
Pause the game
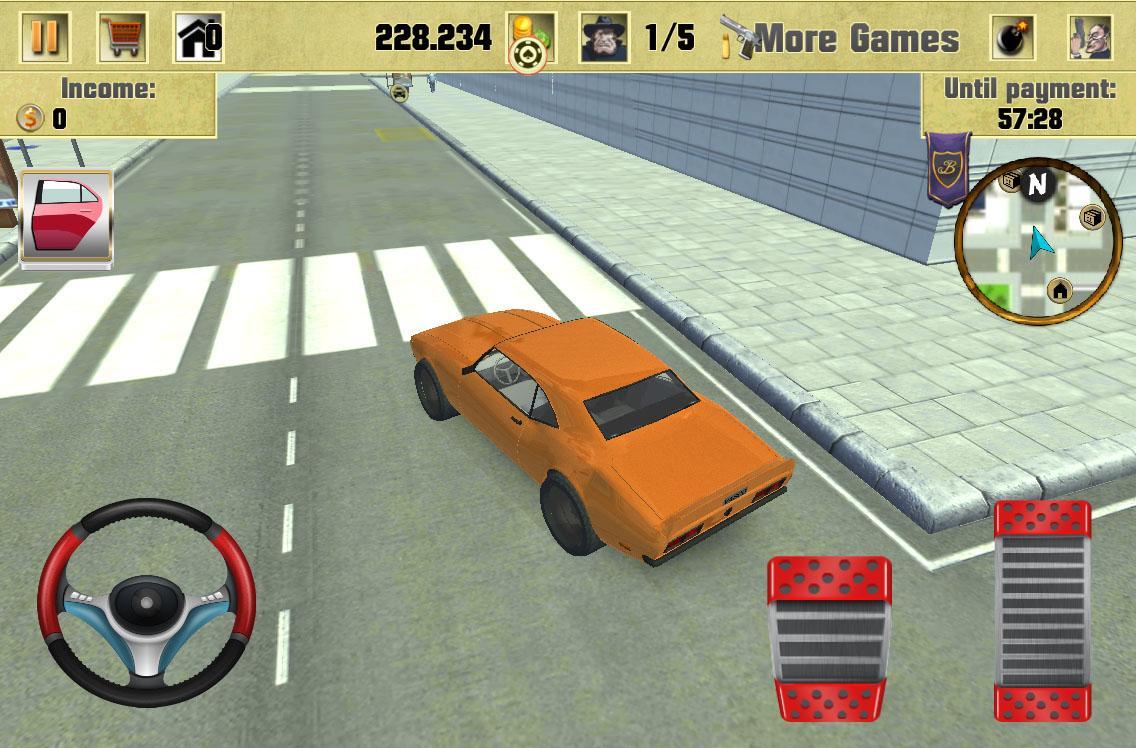pos(45,38)
